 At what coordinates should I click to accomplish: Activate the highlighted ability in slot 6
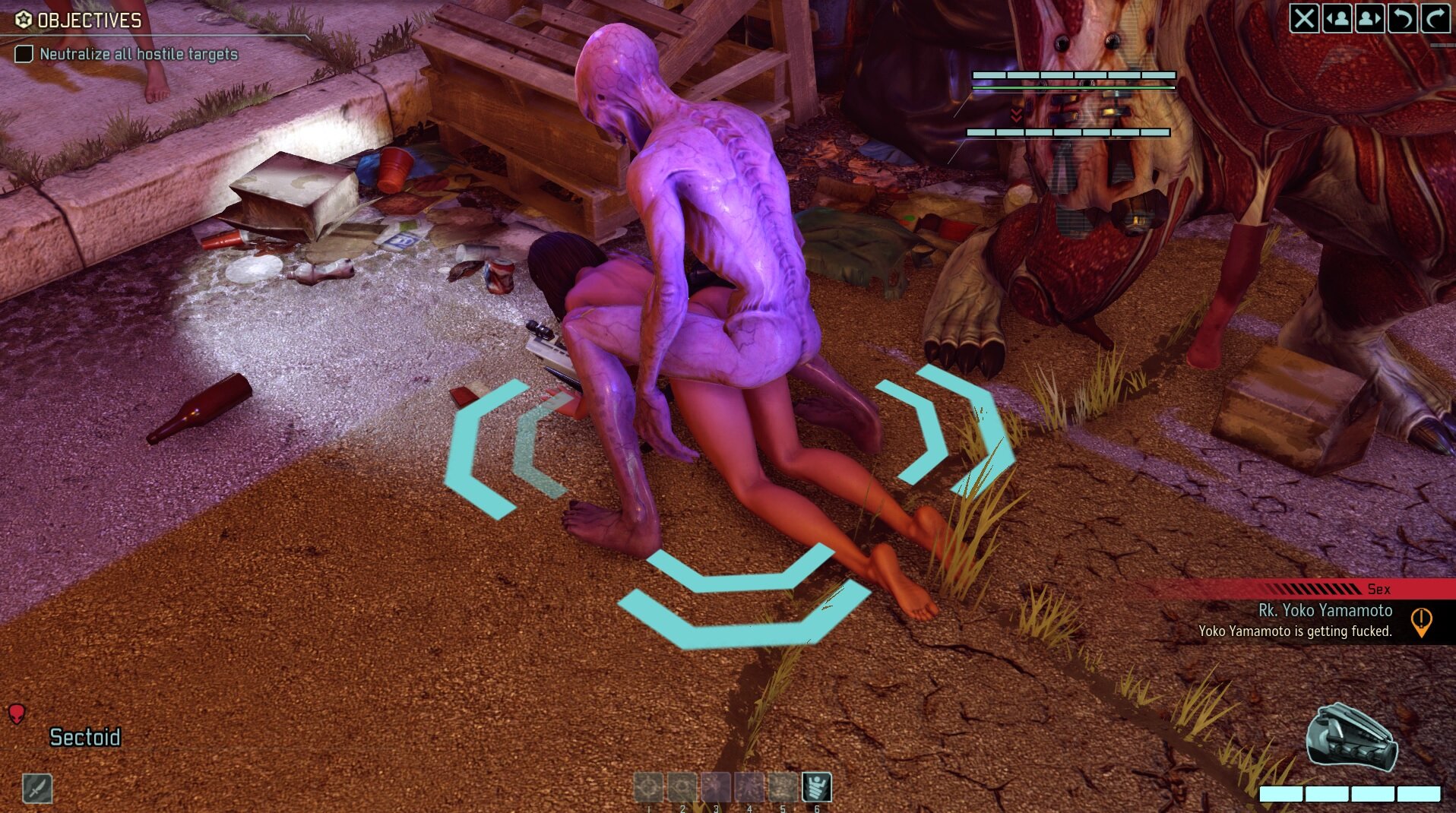[x=817, y=788]
